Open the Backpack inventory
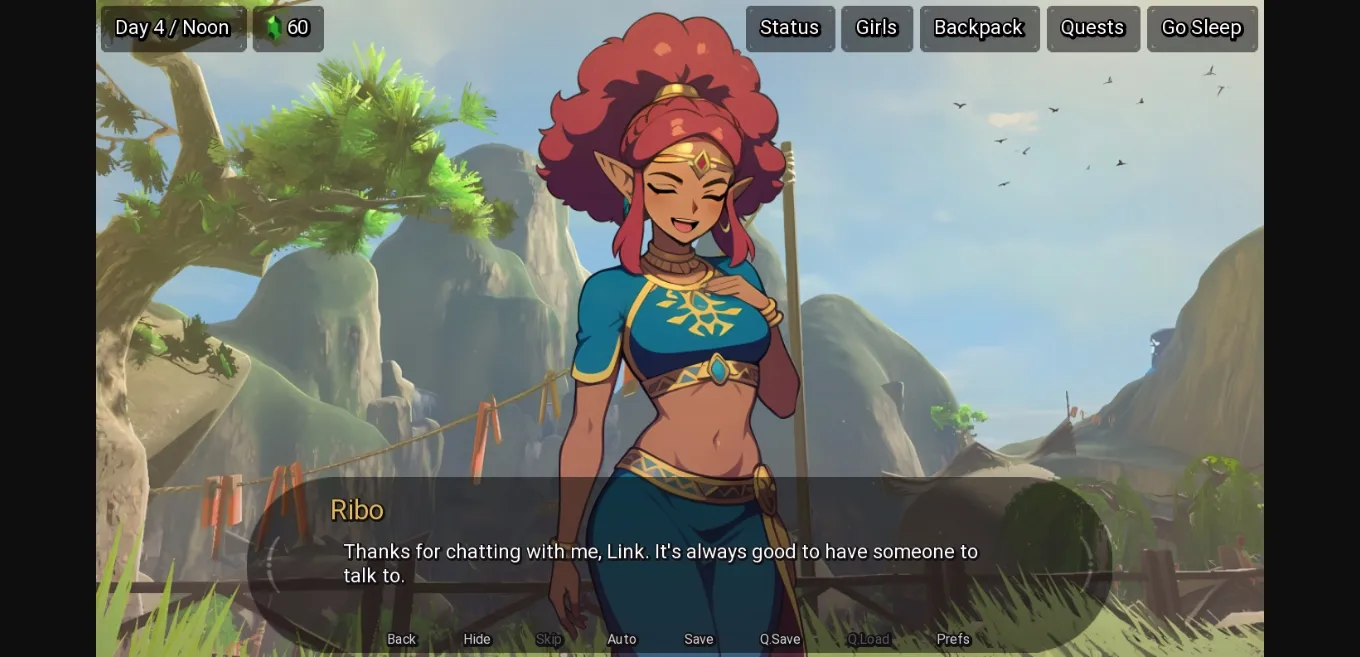Screen dimensions: 1360x657 (x=978, y=28)
